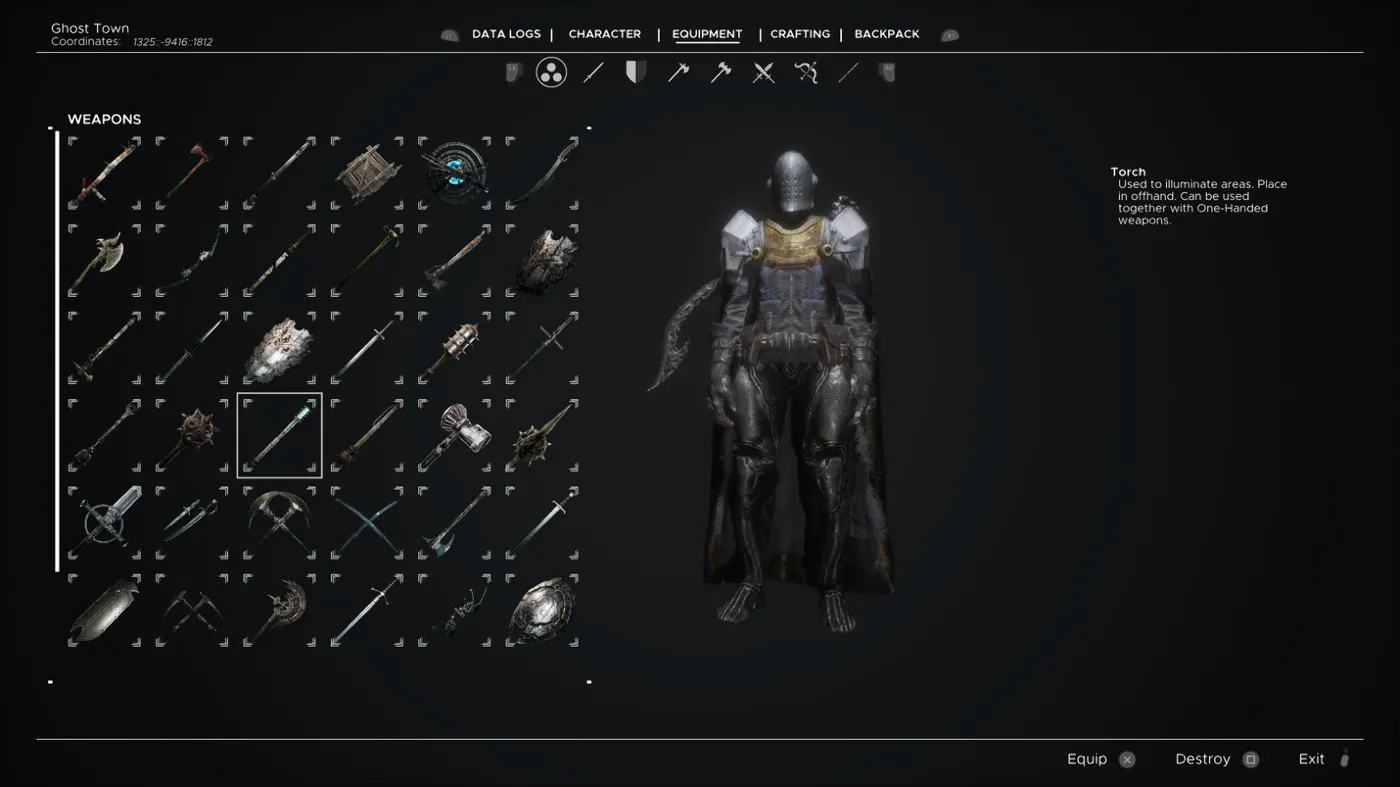Filter weapons by shield category
This screenshot has width=1400, height=787.
(635, 72)
